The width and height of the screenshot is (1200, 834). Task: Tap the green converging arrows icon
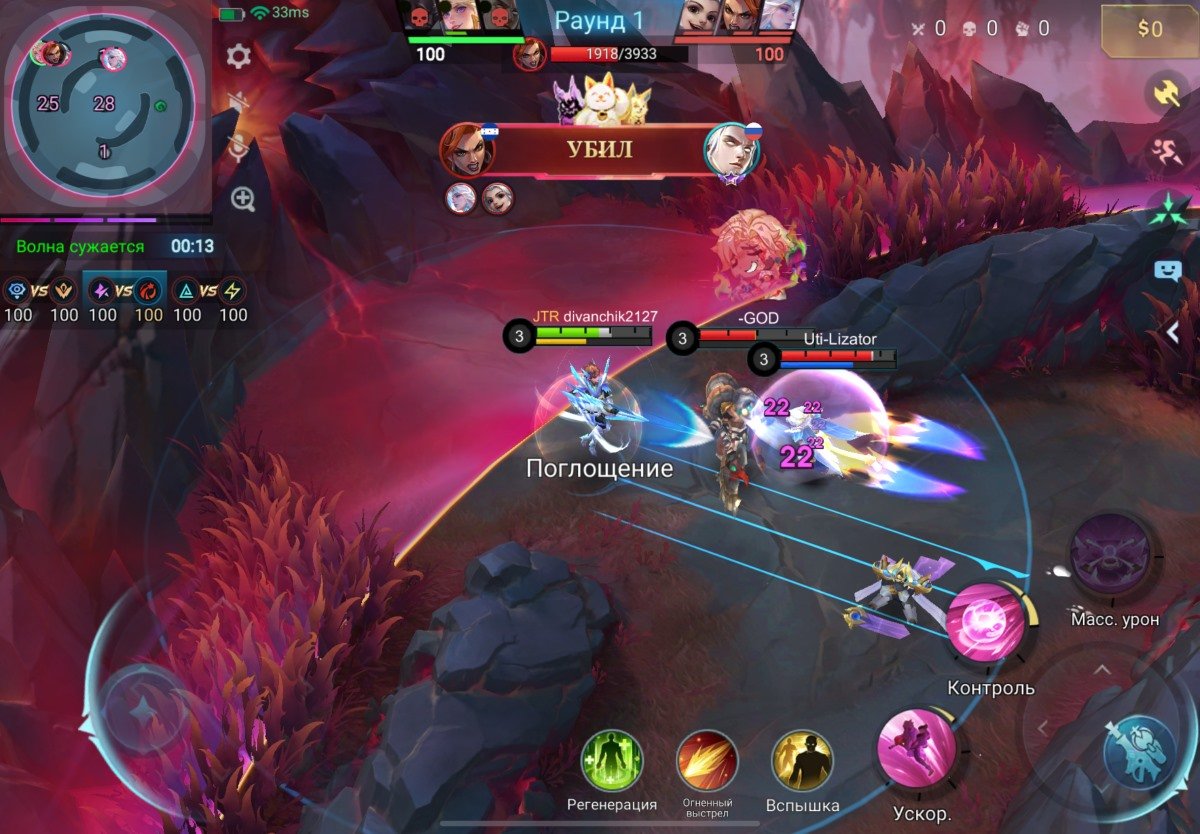(1168, 212)
